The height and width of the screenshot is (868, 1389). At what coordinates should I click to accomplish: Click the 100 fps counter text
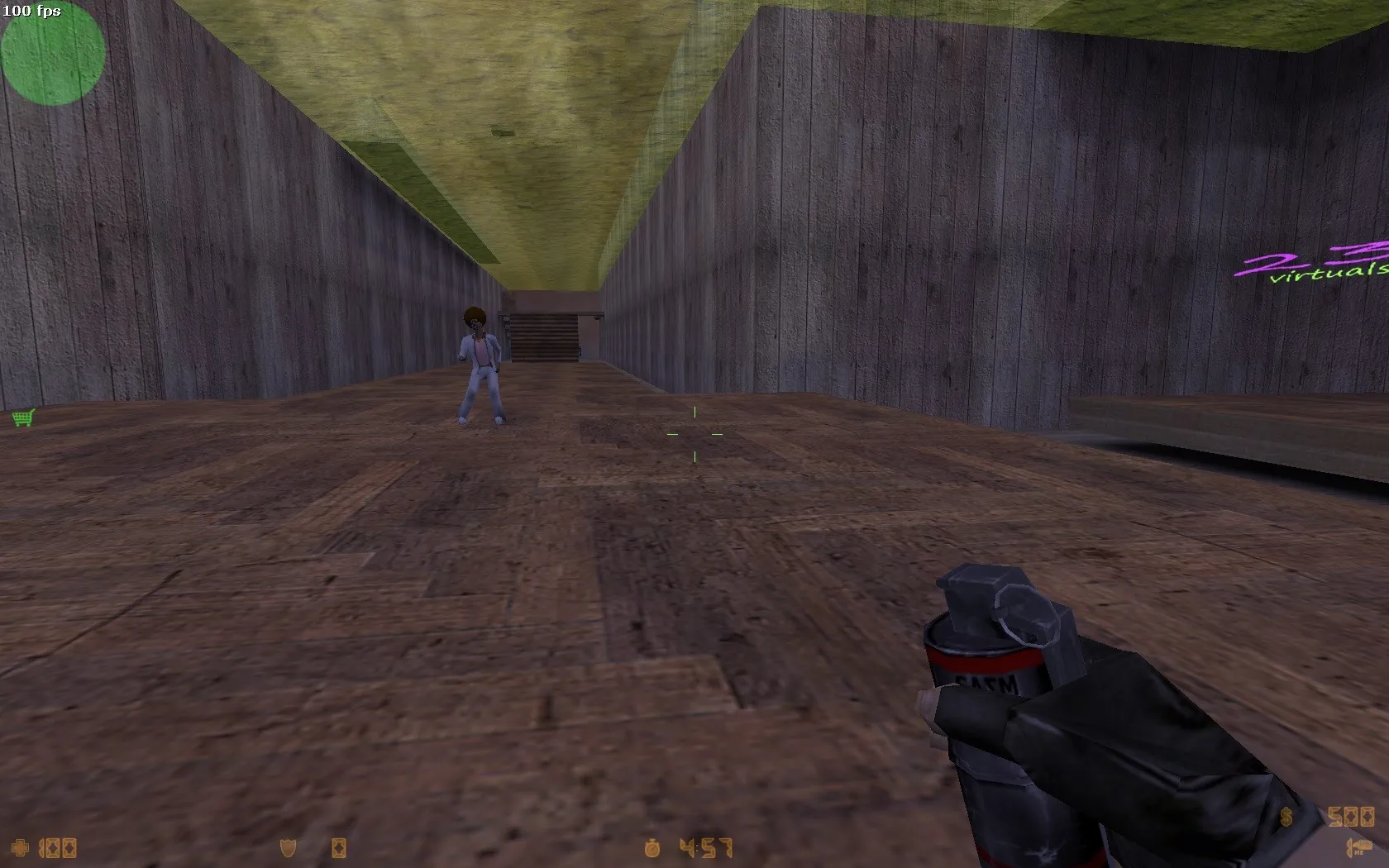(x=30, y=12)
